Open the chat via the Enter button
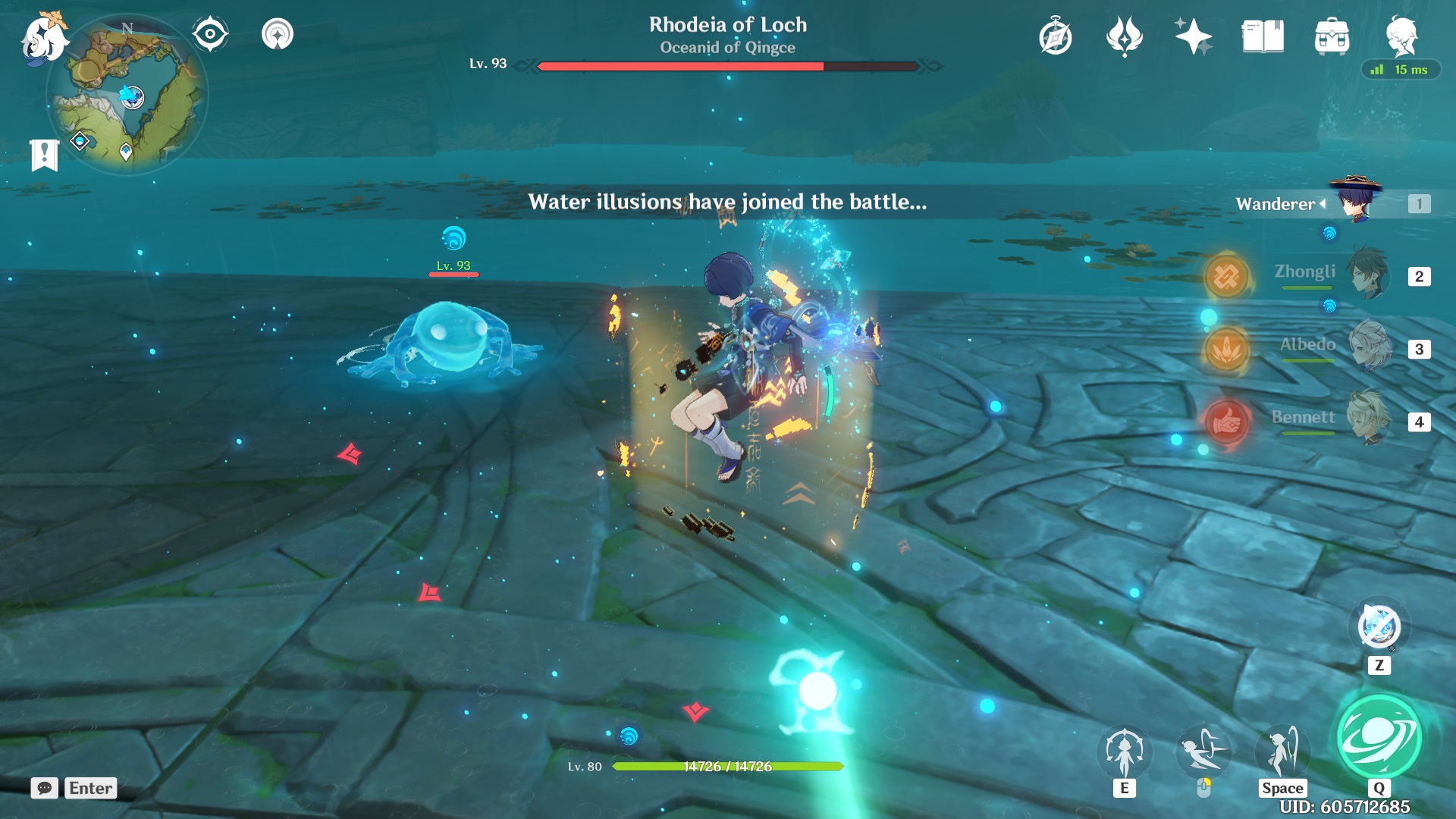 coord(90,789)
